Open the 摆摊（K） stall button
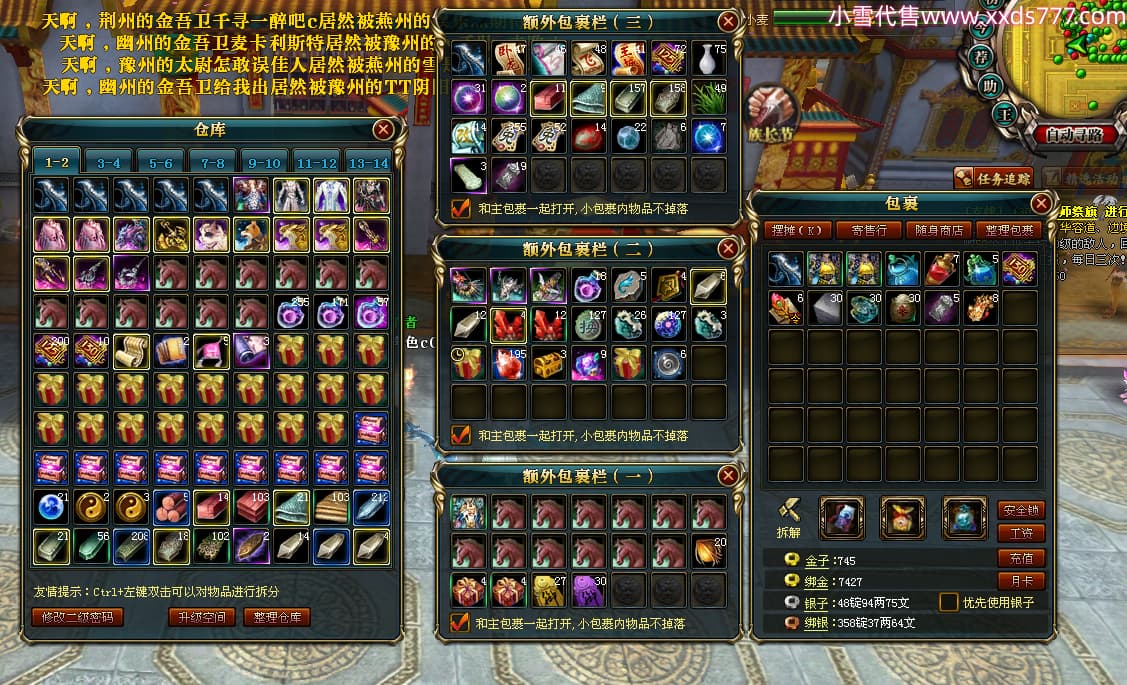The height and width of the screenshot is (685, 1127). 797,230
